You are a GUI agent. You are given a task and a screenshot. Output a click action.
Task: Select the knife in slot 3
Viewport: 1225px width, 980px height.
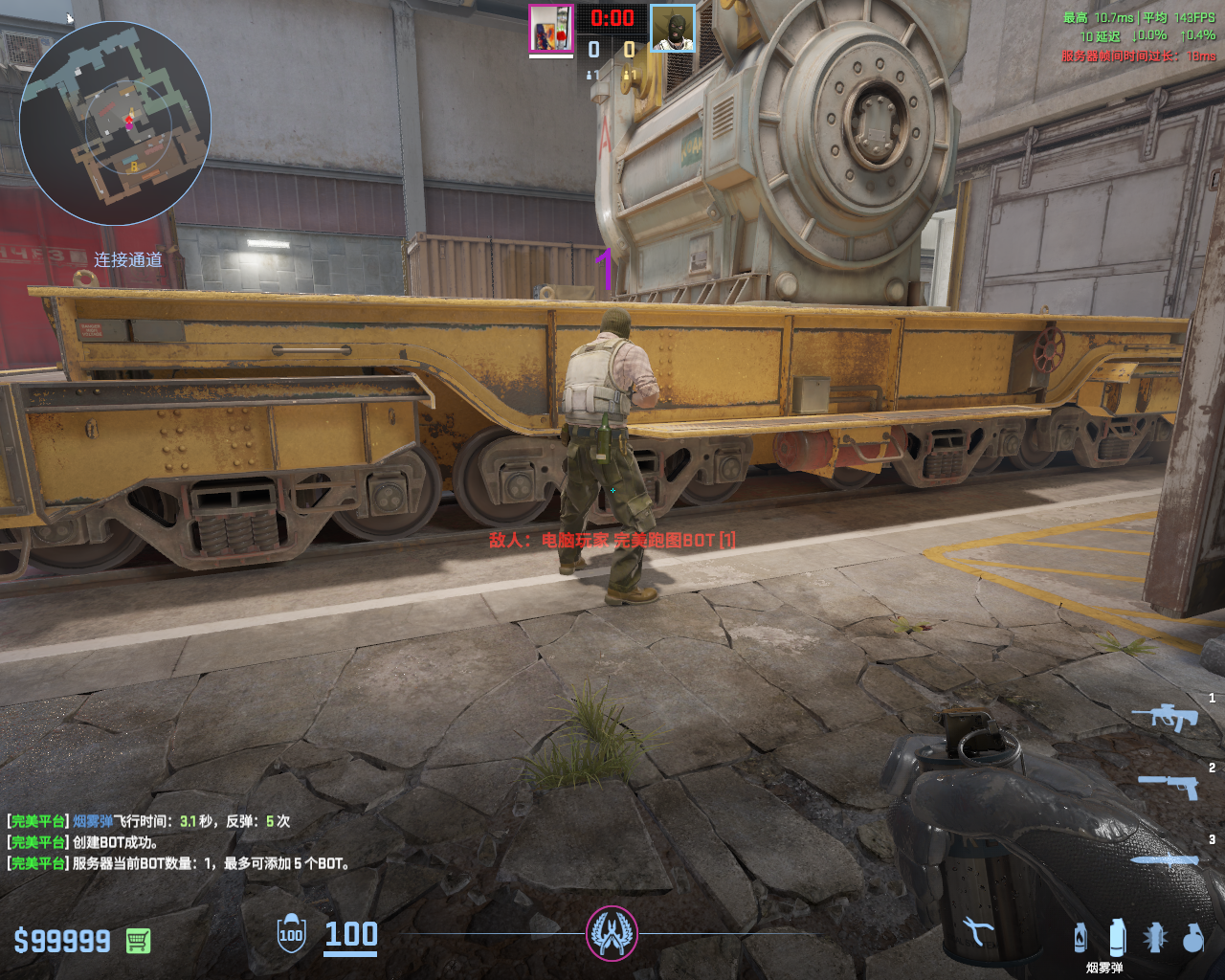coord(1165,859)
